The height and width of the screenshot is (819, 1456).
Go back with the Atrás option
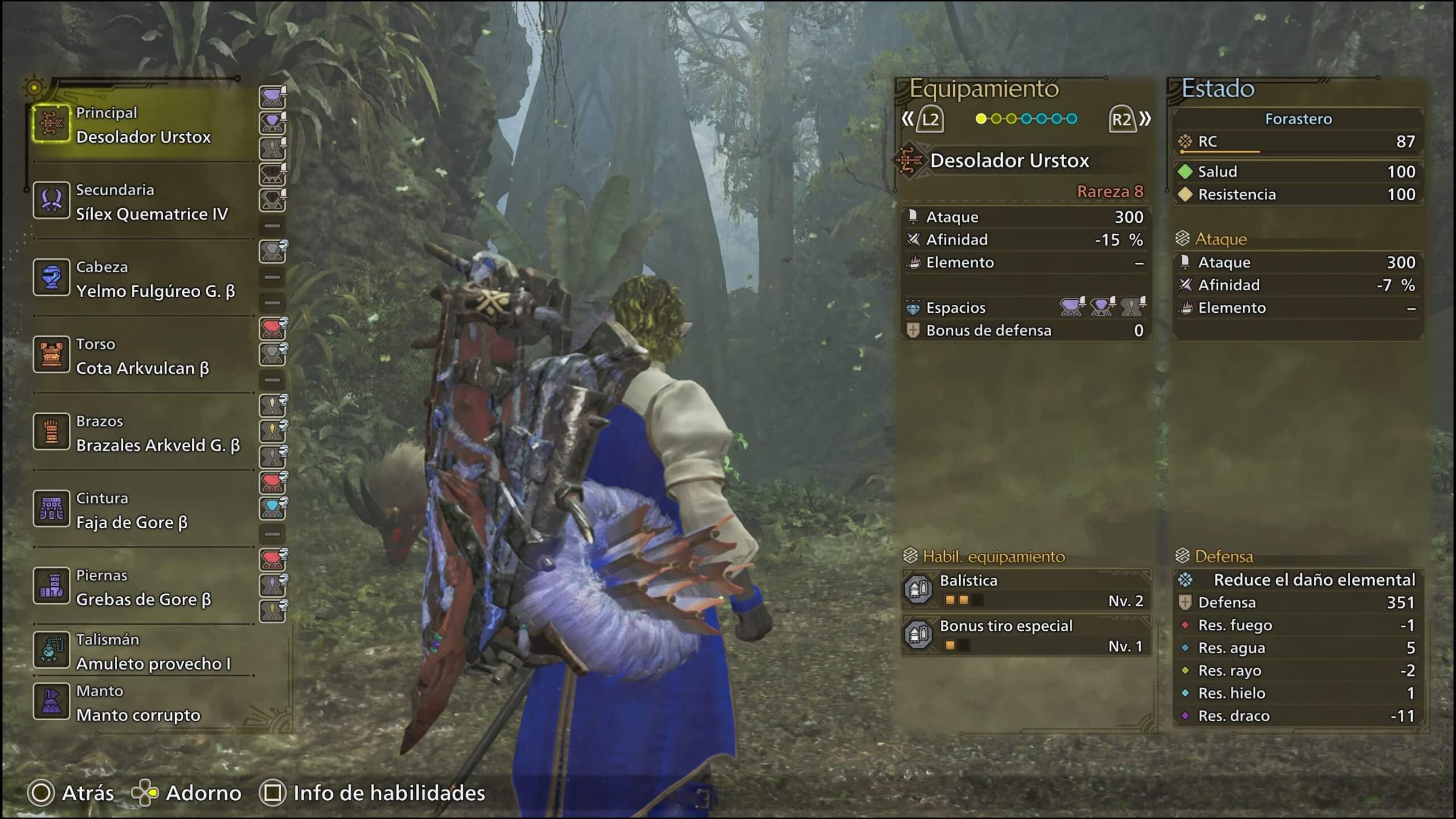click(71, 793)
